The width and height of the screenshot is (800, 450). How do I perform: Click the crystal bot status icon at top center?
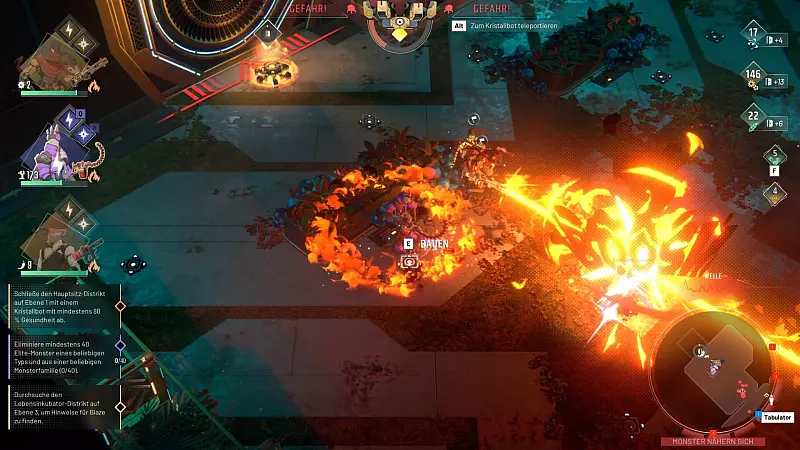[x=399, y=22]
